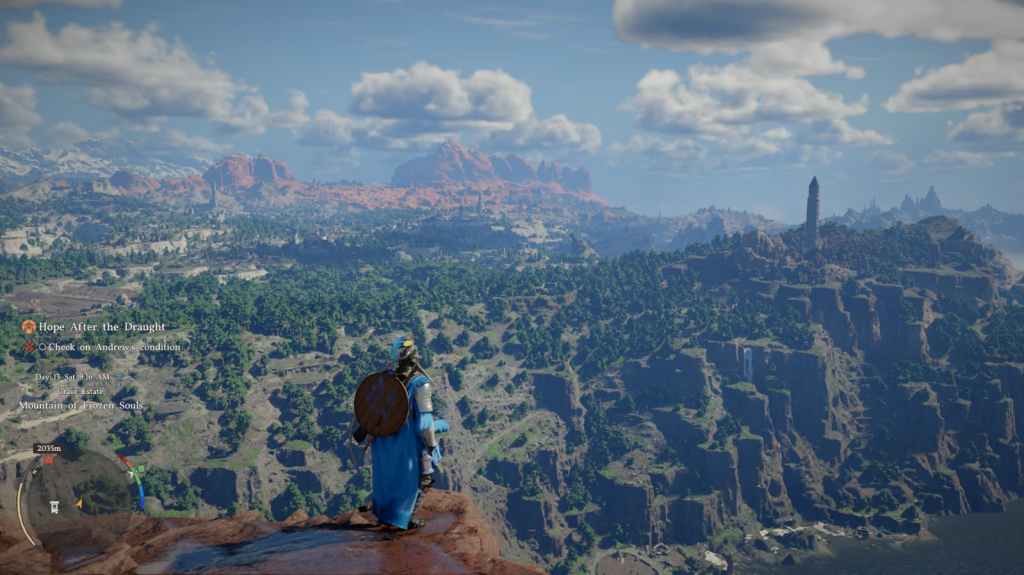The height and width of the screenshot is (575, 1024).
Task: Open the Hope After the Draught quest
Action: click(x=100, y=327)
